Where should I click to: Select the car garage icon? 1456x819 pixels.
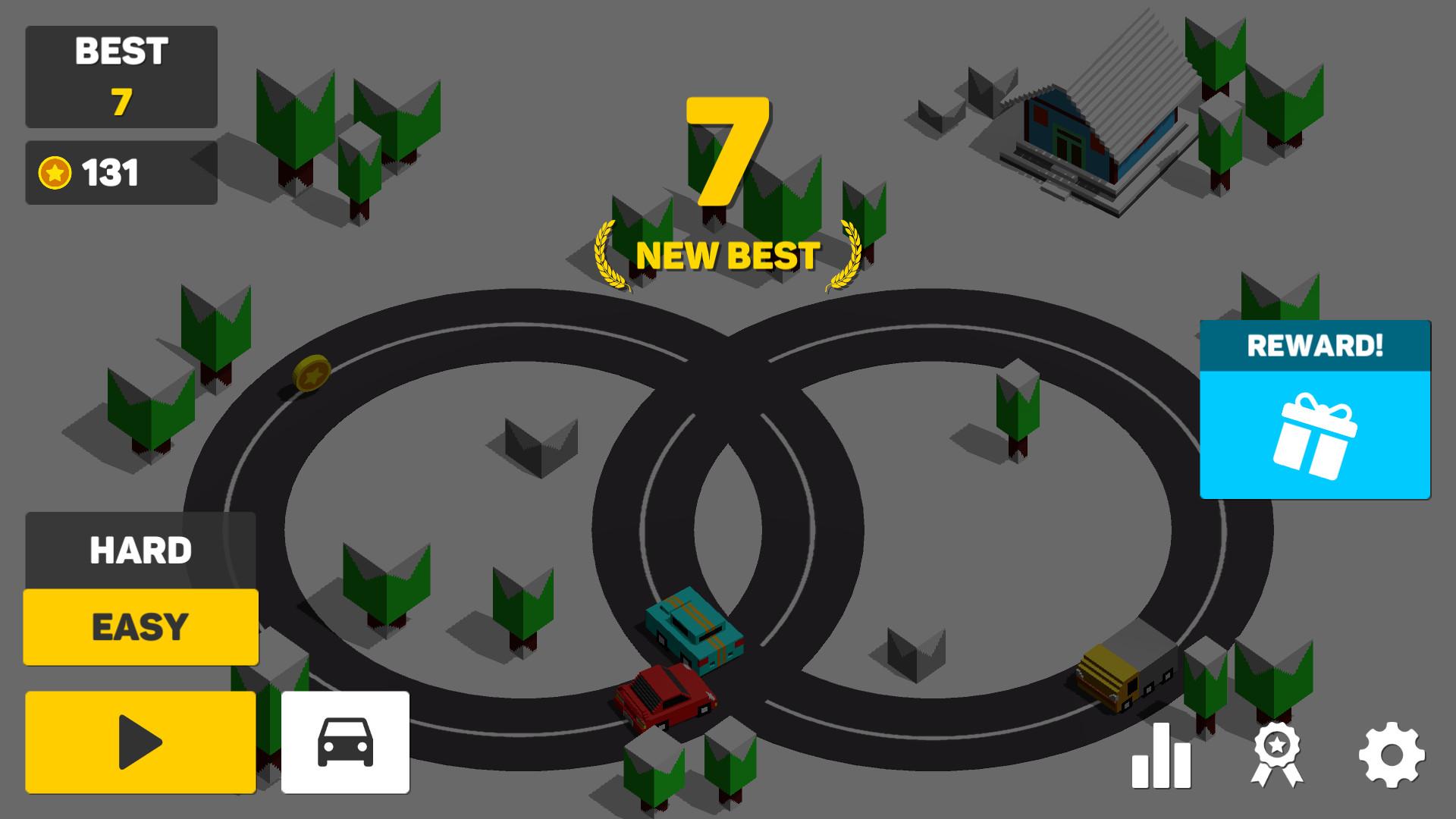(x=346, y=742)
